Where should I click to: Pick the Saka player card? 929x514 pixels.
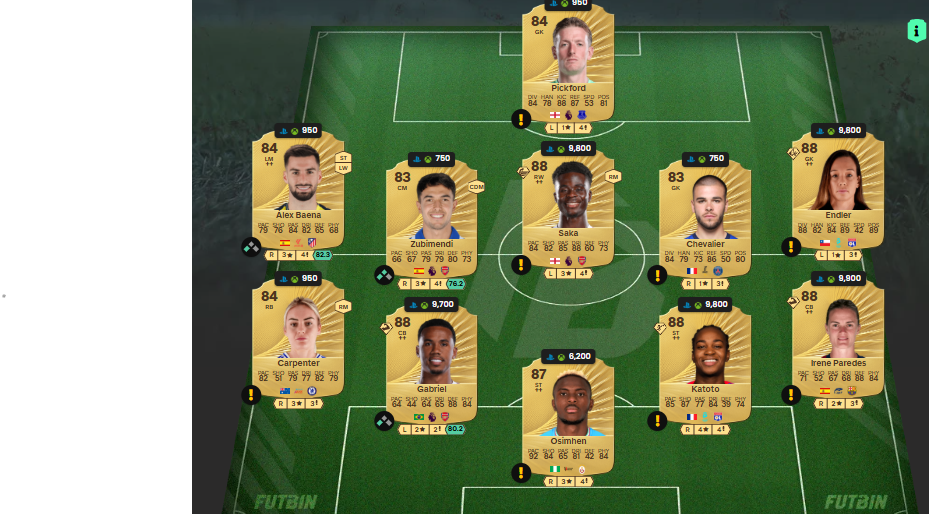(567, 205)
